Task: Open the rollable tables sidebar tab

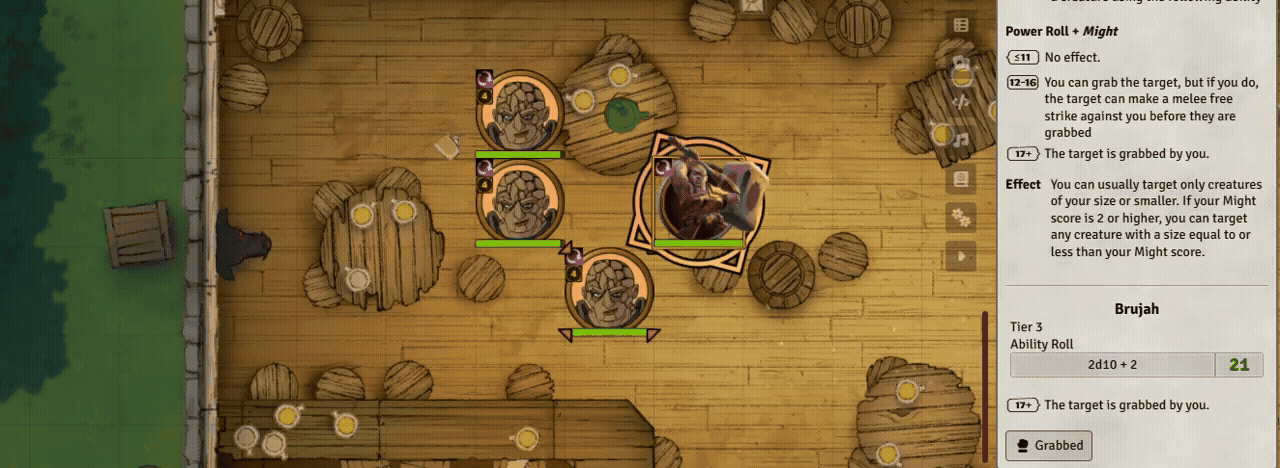Action: [x=961, y=26]
